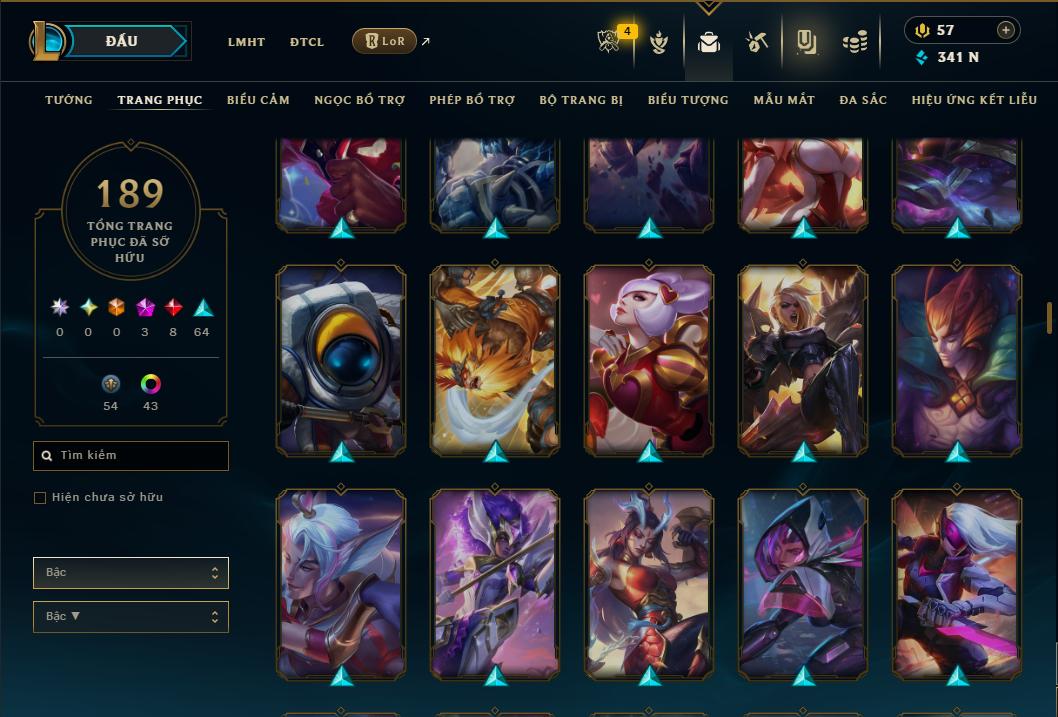Open the stacked coins store icon

[x=854, y=42]
